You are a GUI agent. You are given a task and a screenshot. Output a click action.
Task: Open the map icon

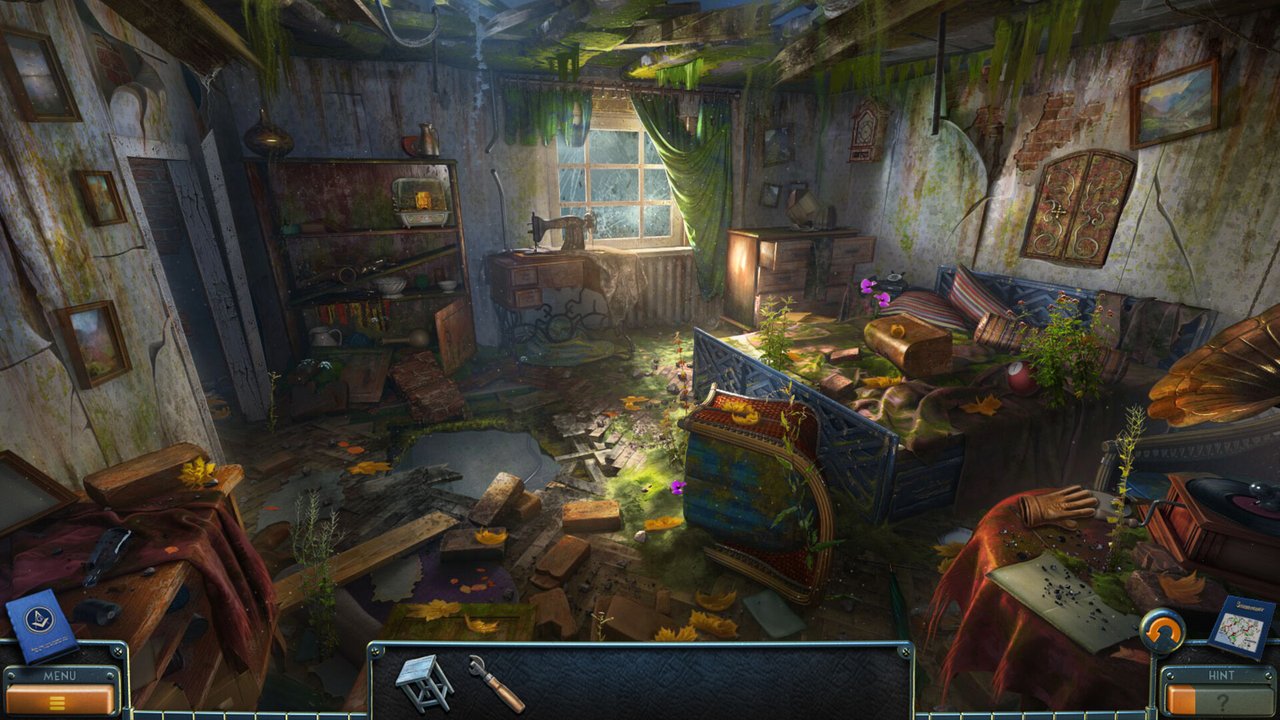(x=1241, y=626)
